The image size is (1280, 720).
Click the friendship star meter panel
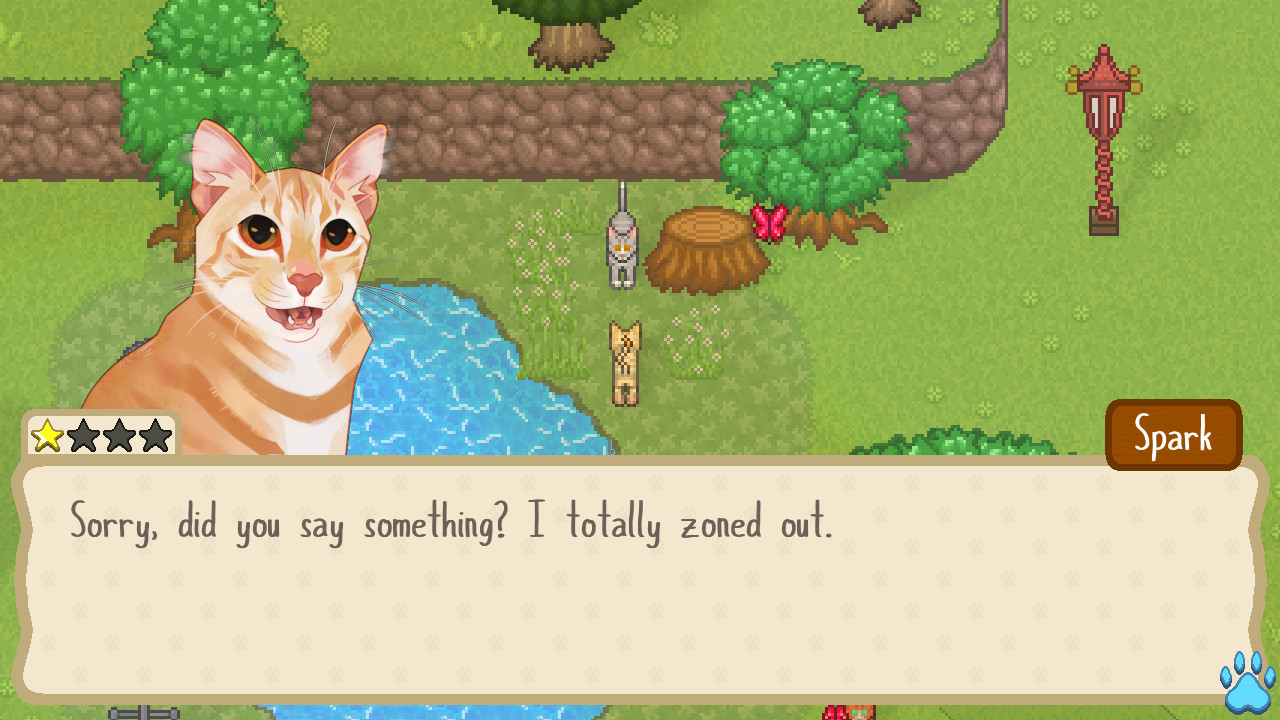pyautogui.click(x=100, y=435)
